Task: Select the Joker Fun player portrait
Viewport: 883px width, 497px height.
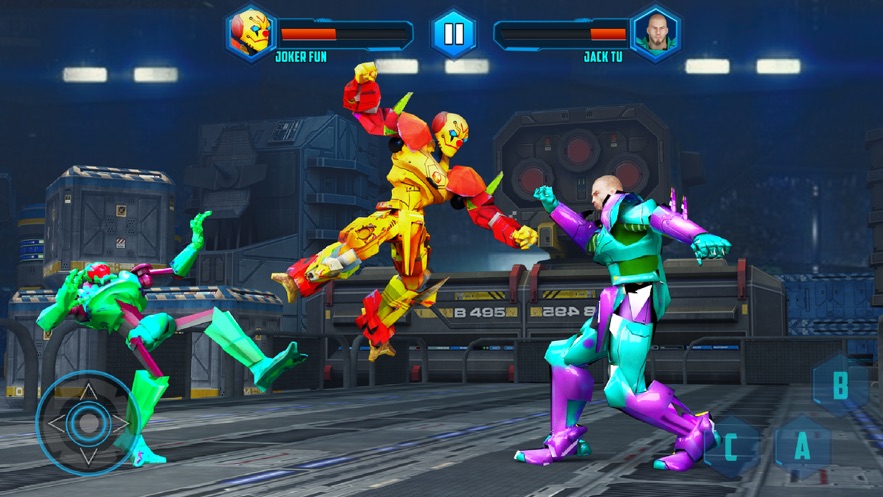Action: point(250,33)
